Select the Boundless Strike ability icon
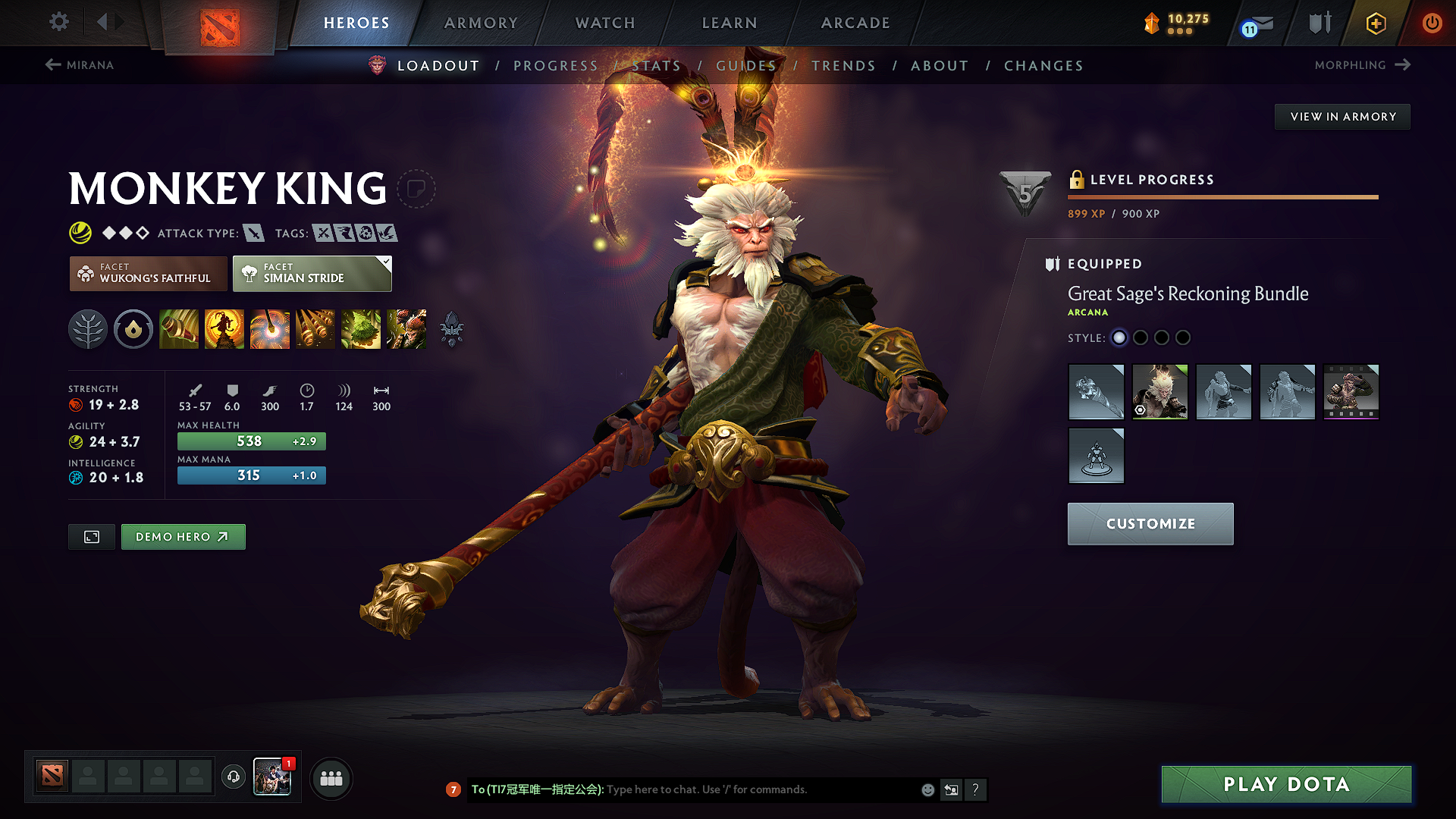Viewport: 1456px width, 819px height. [x=178, y=328]
